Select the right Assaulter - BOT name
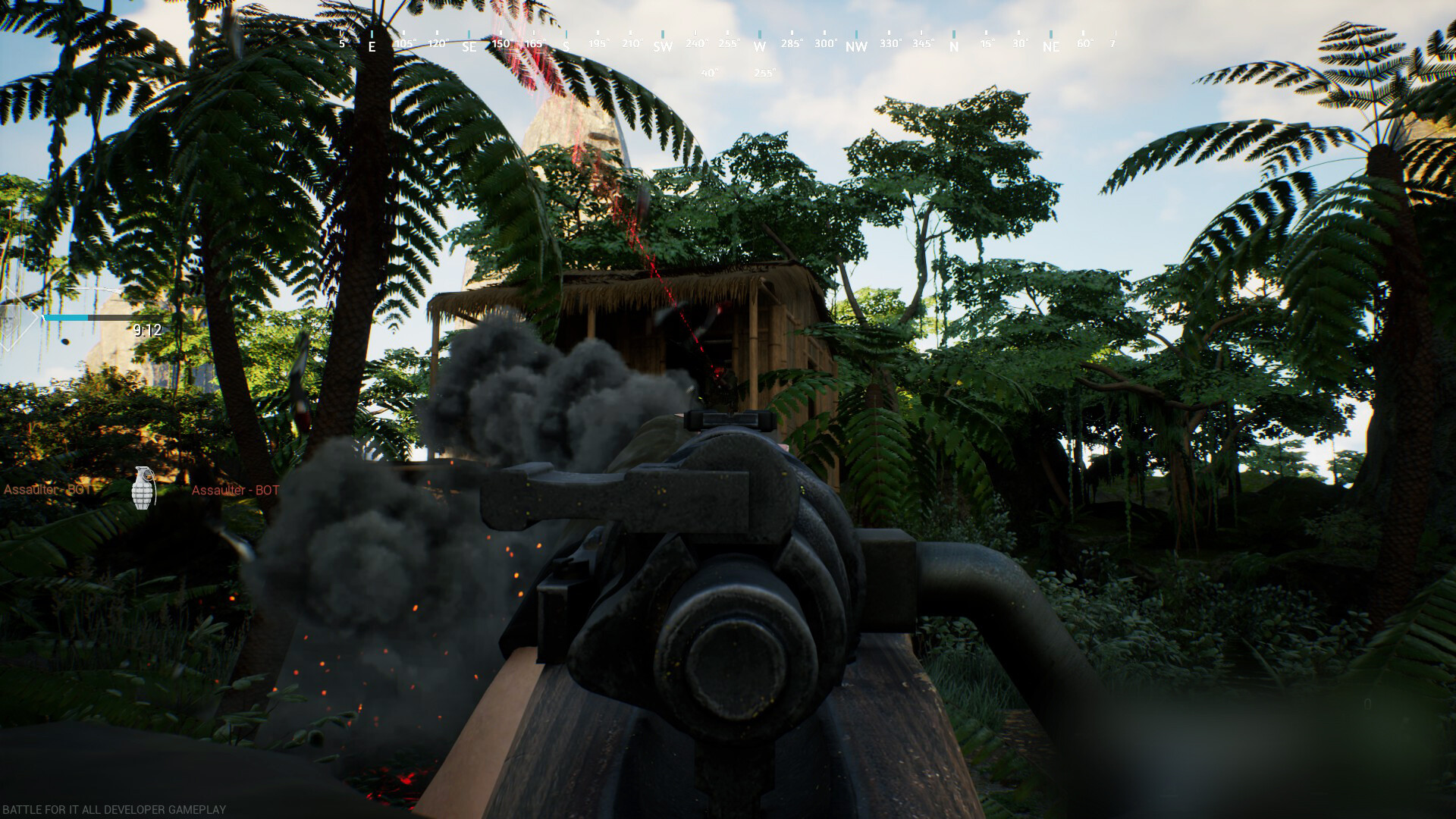1456x819 pixels. pyautogui.click(x=235, y=490)
